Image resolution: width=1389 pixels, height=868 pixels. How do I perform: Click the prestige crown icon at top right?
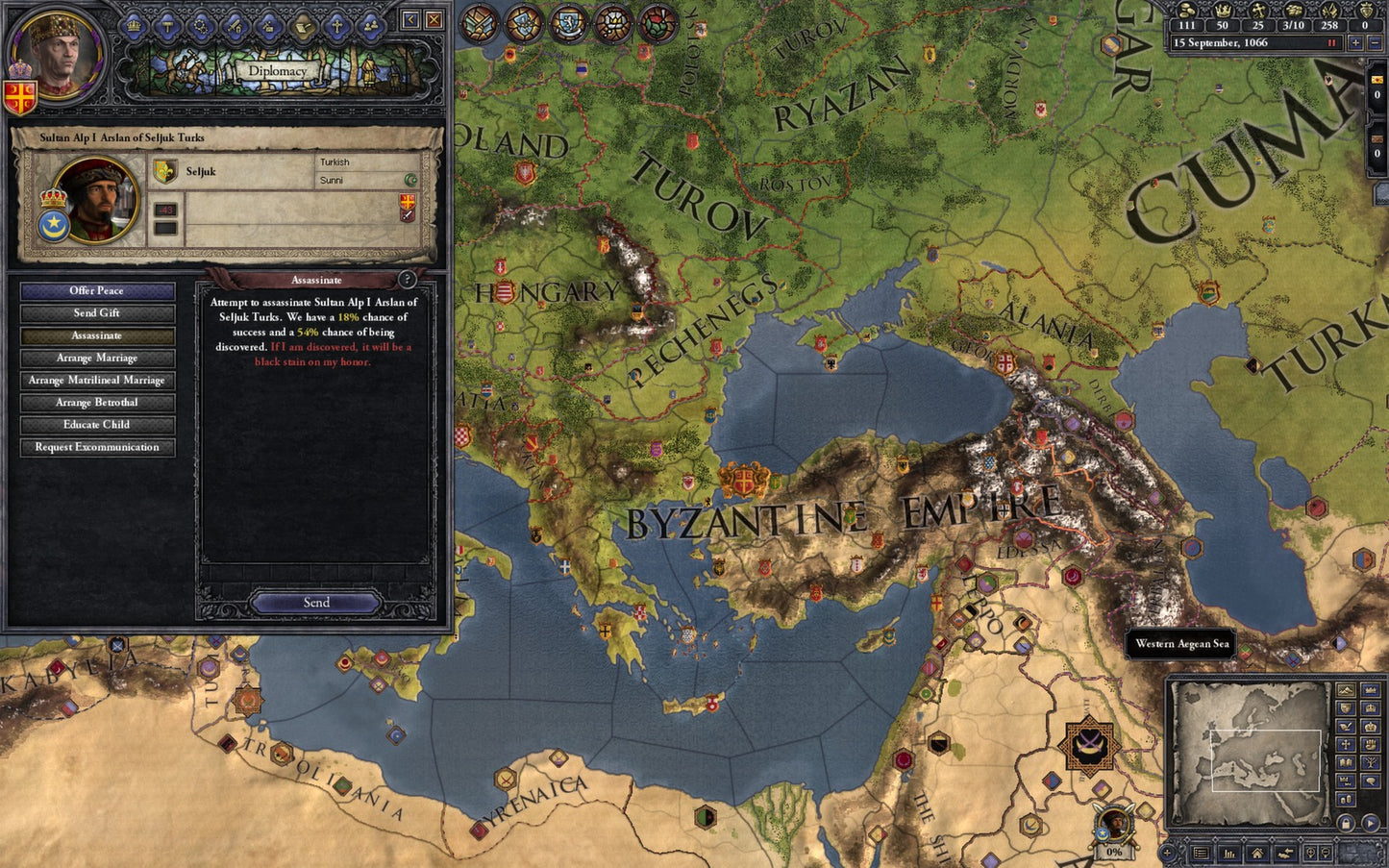coord(1224,12)
